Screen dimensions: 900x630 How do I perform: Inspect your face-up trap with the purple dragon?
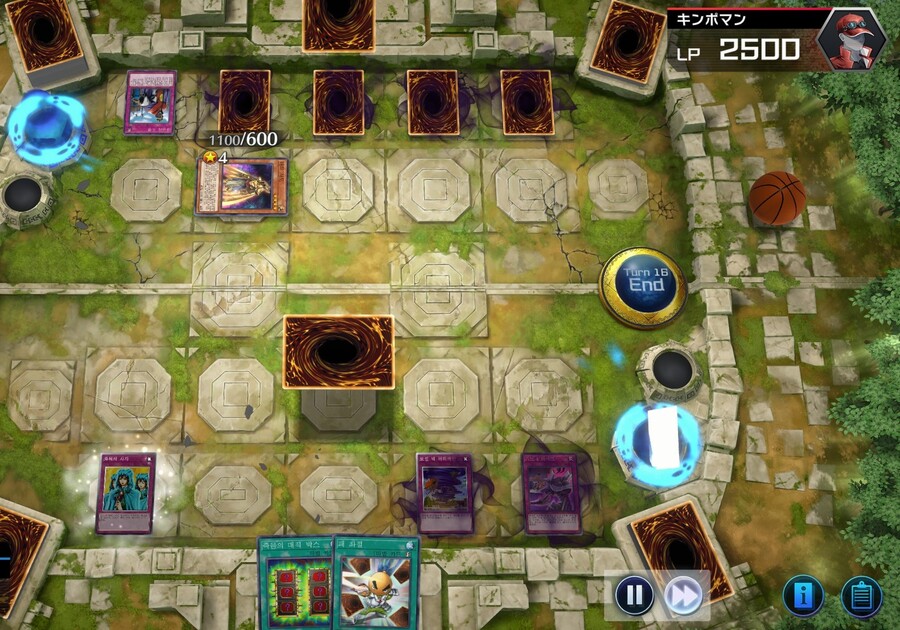tap(550, 493)
